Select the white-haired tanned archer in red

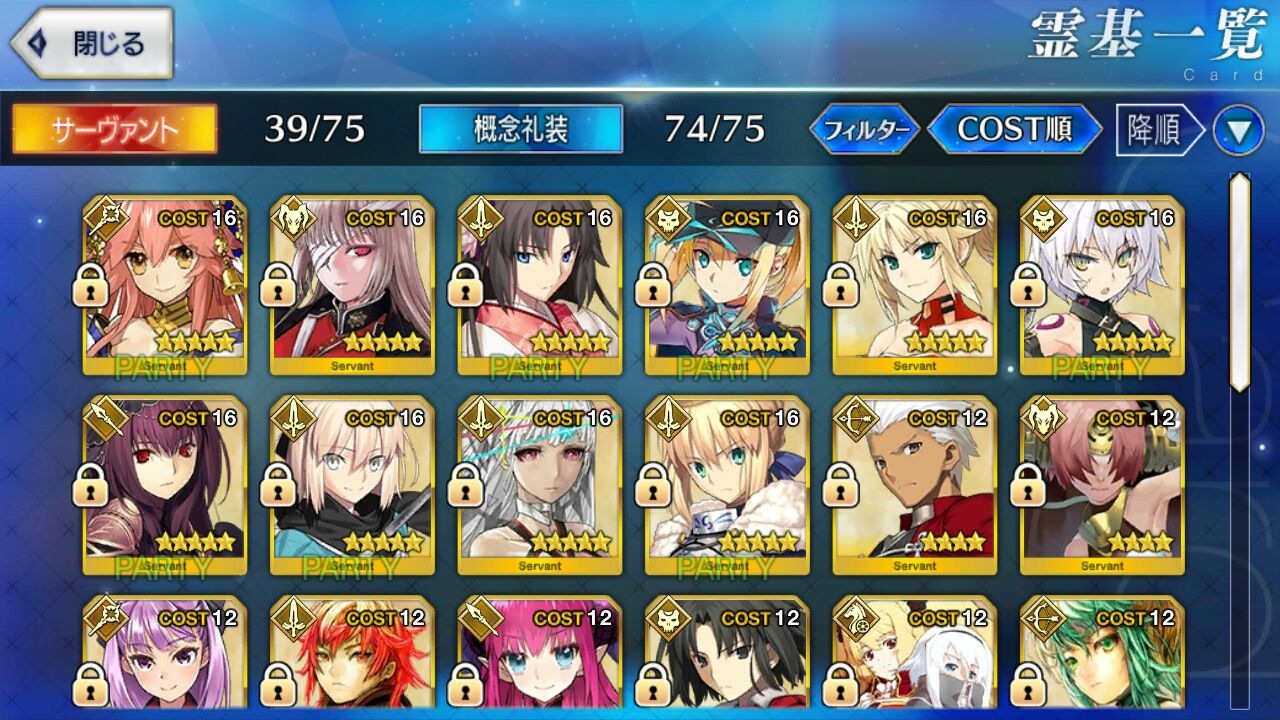[x=915, y=485]
